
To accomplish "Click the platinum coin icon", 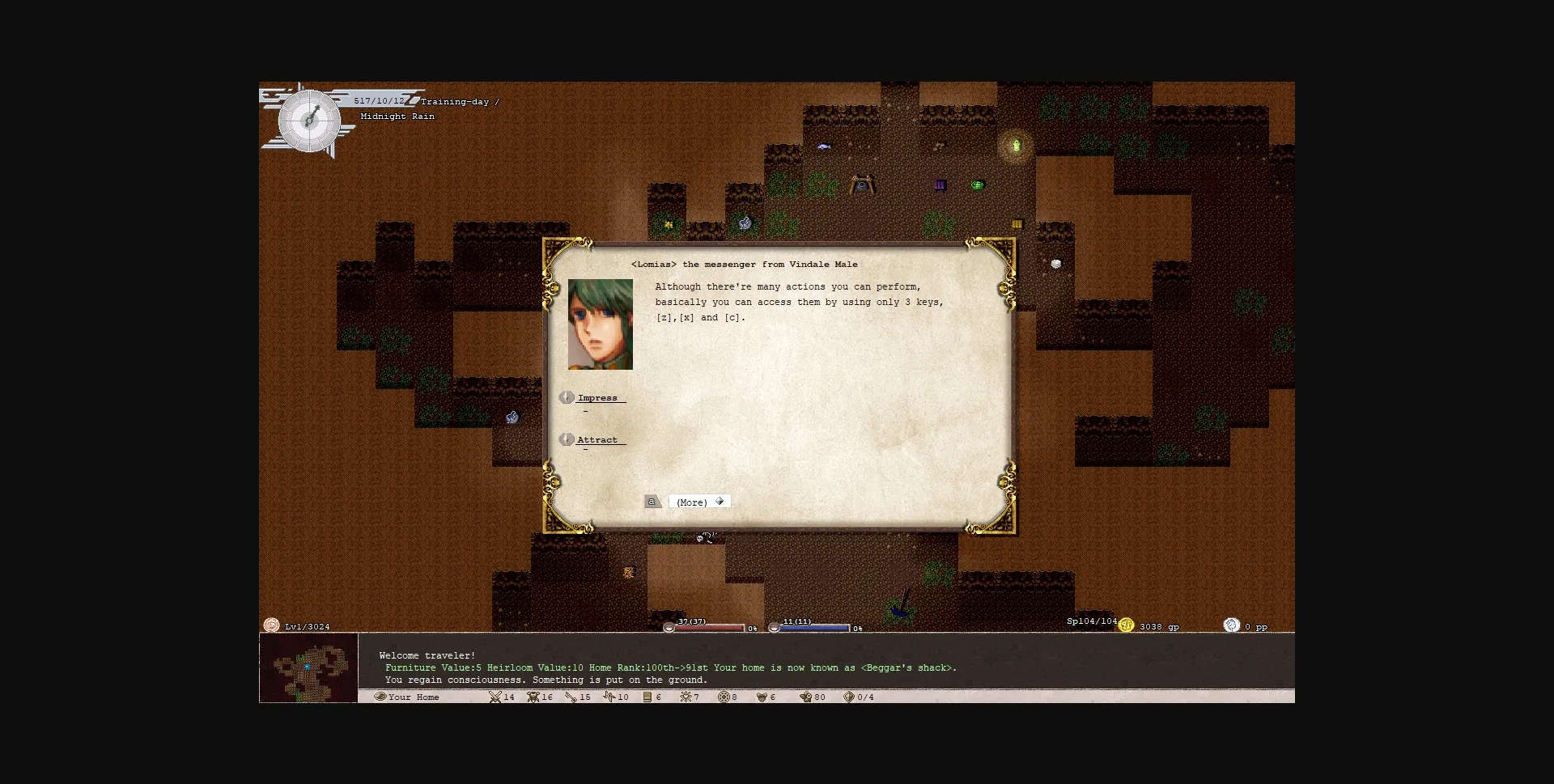I will [1231, 625].
